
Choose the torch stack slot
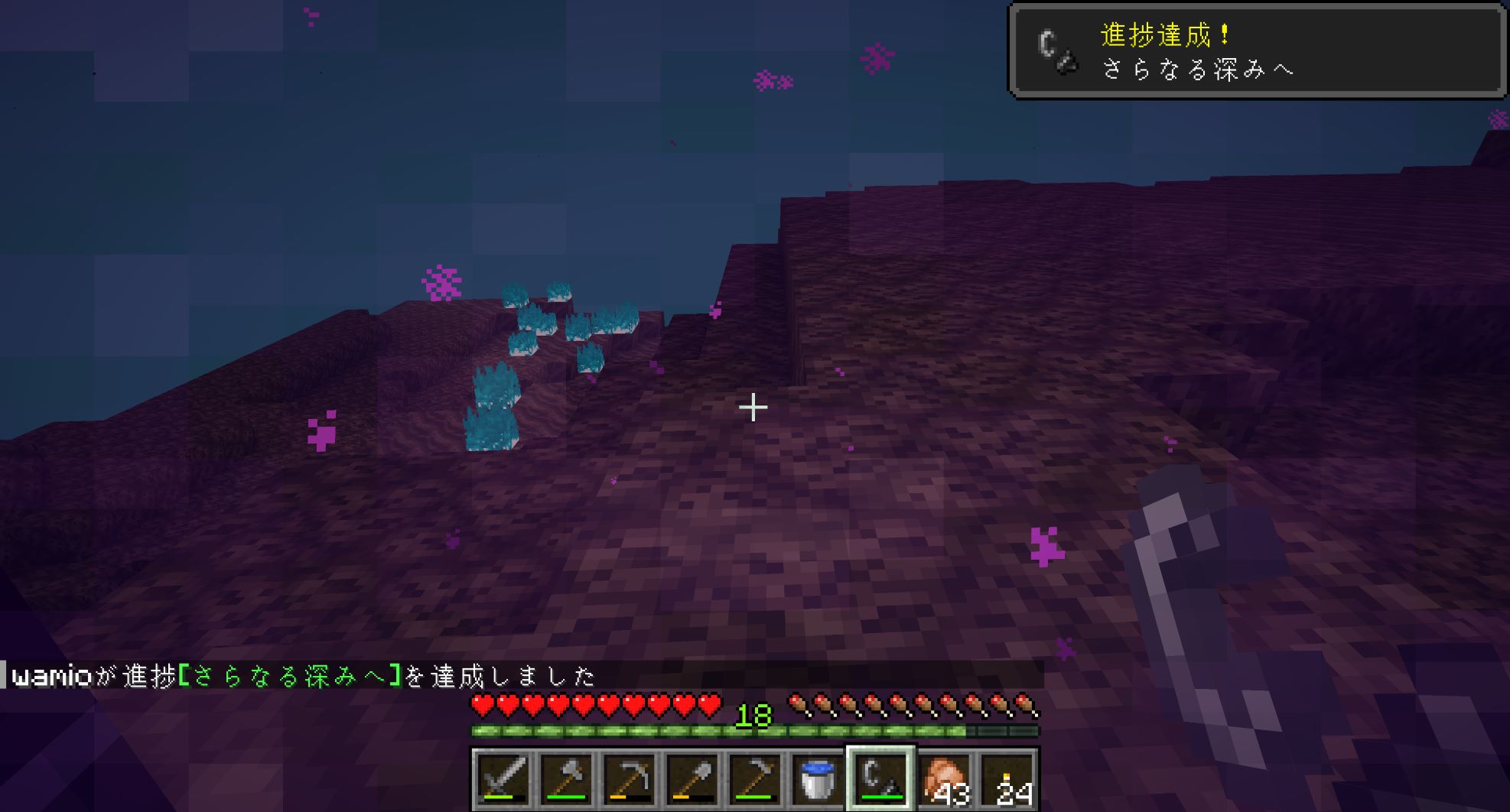coord(1007,779)
